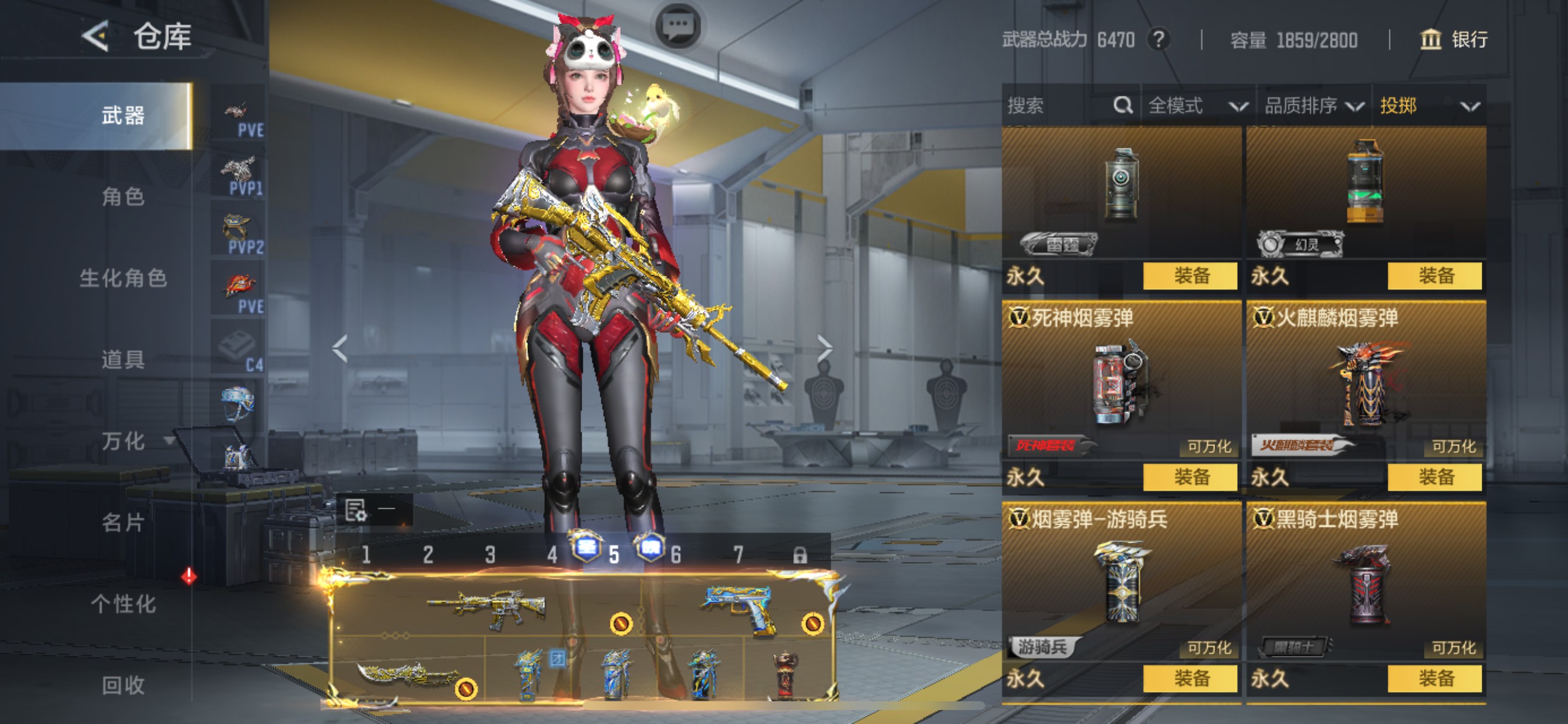Show the weapon power help question mark

(1159, 40)
